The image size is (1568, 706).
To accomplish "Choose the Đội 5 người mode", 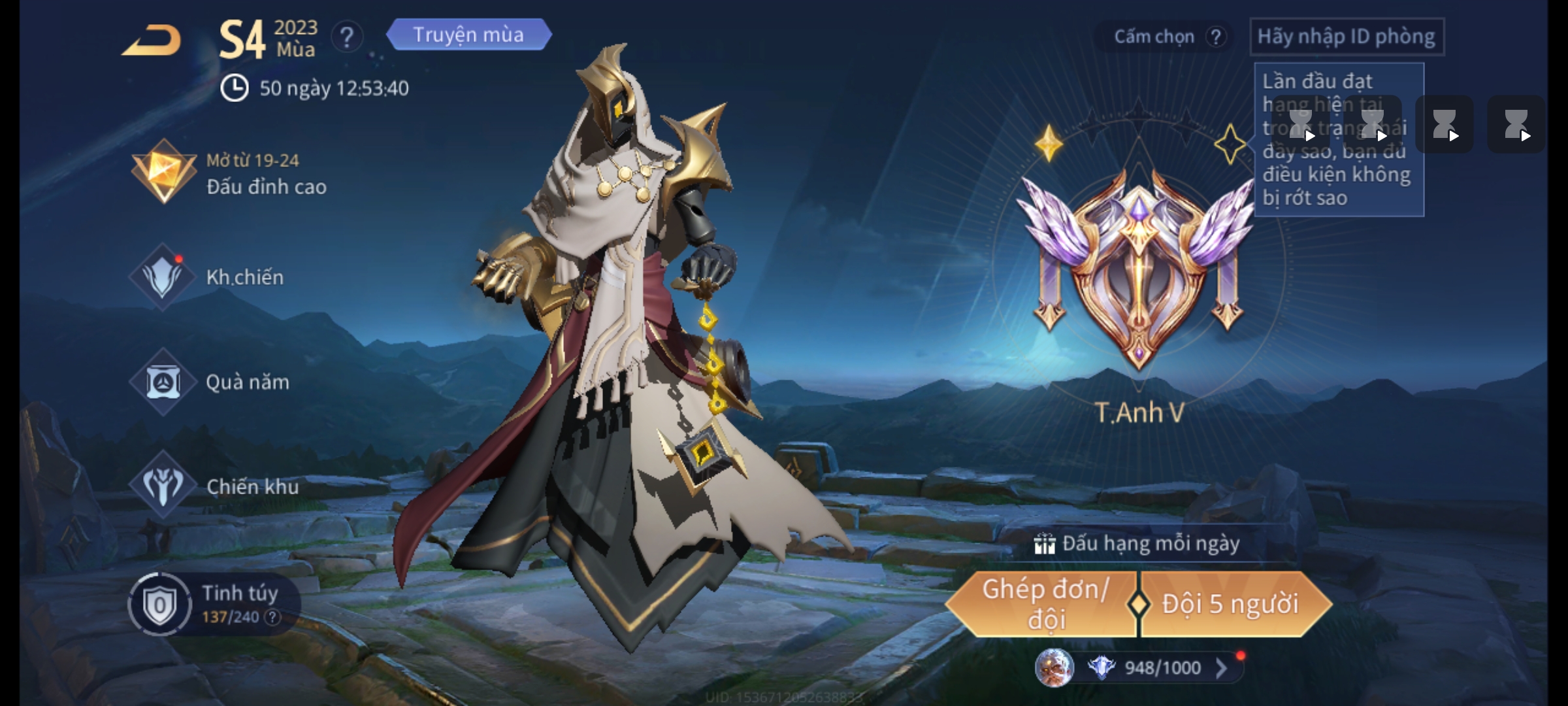I will (1230, 605).
